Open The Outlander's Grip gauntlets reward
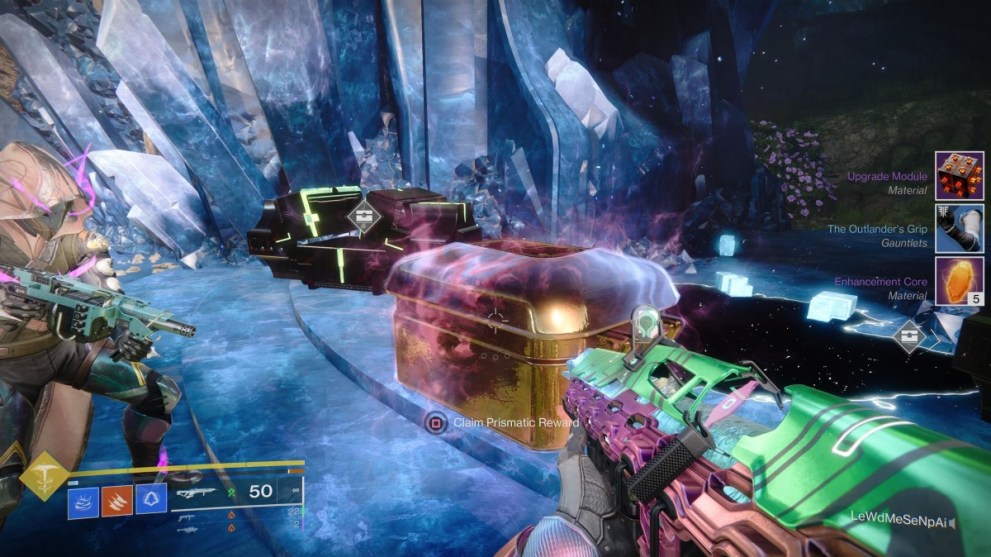Image resolution: width=991 pixels, height=557 pixels. 959,228
